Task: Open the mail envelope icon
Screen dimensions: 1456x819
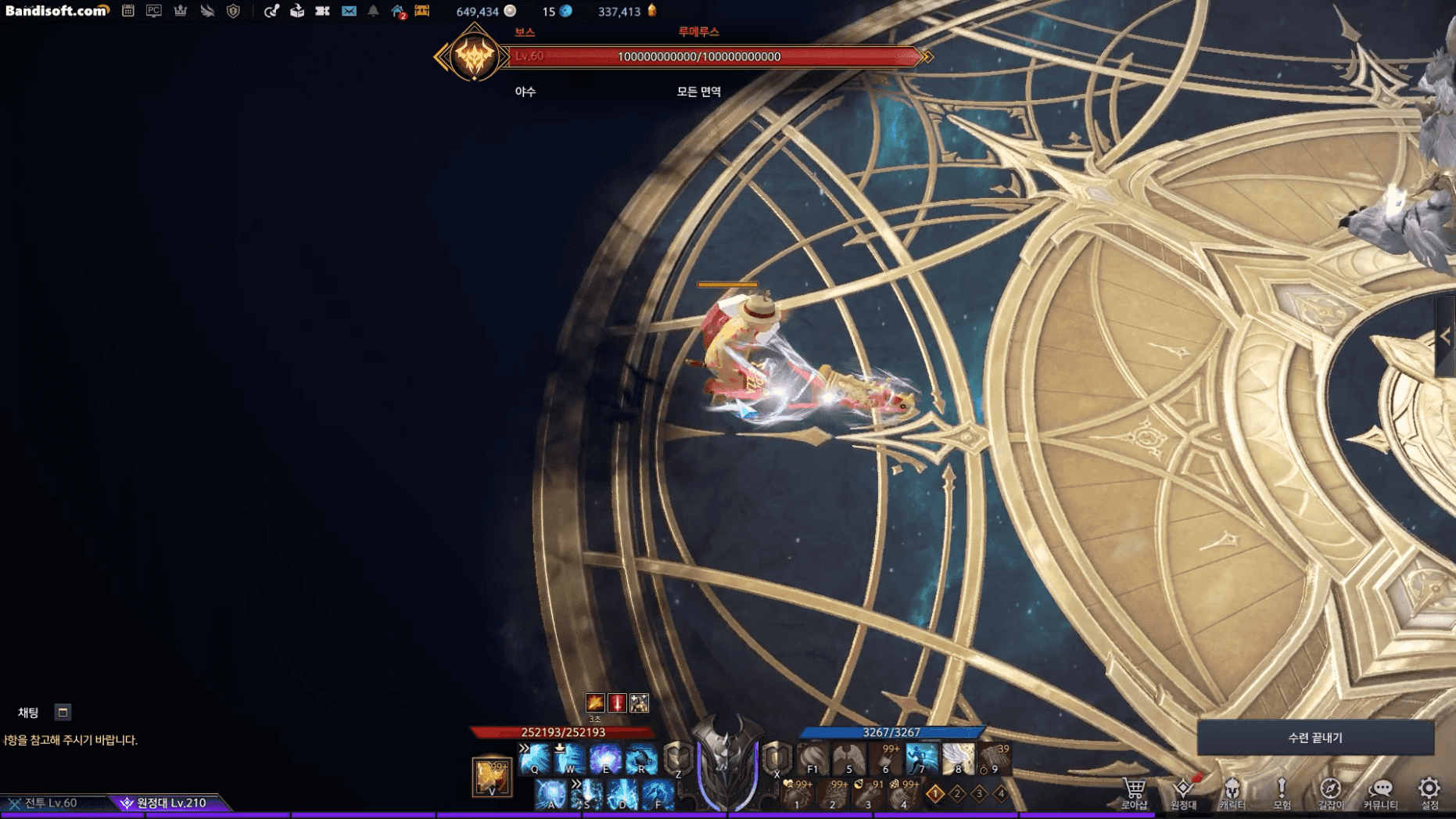Action: point(349,11)
